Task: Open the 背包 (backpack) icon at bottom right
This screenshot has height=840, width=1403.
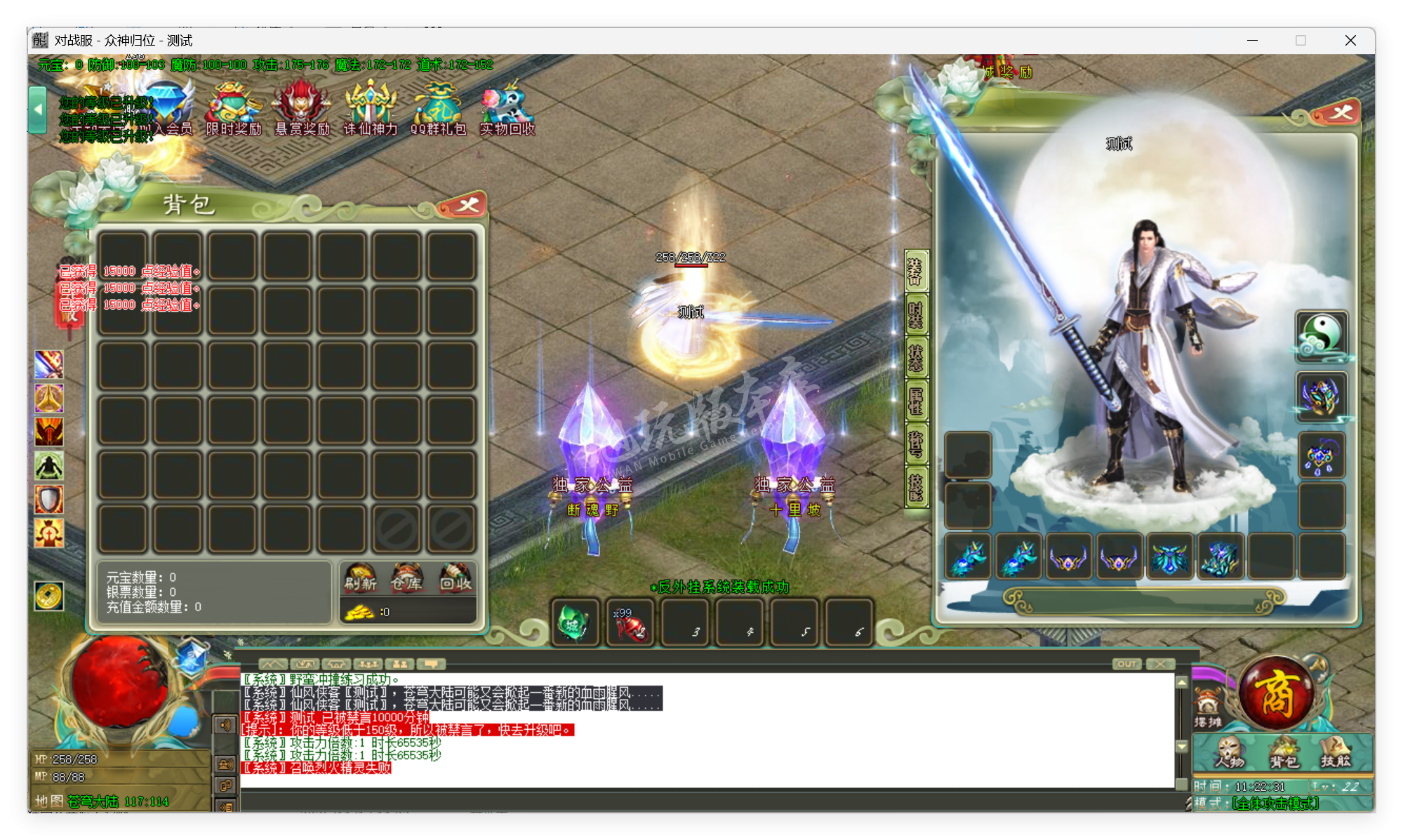Action: [x=1284, y=752]
